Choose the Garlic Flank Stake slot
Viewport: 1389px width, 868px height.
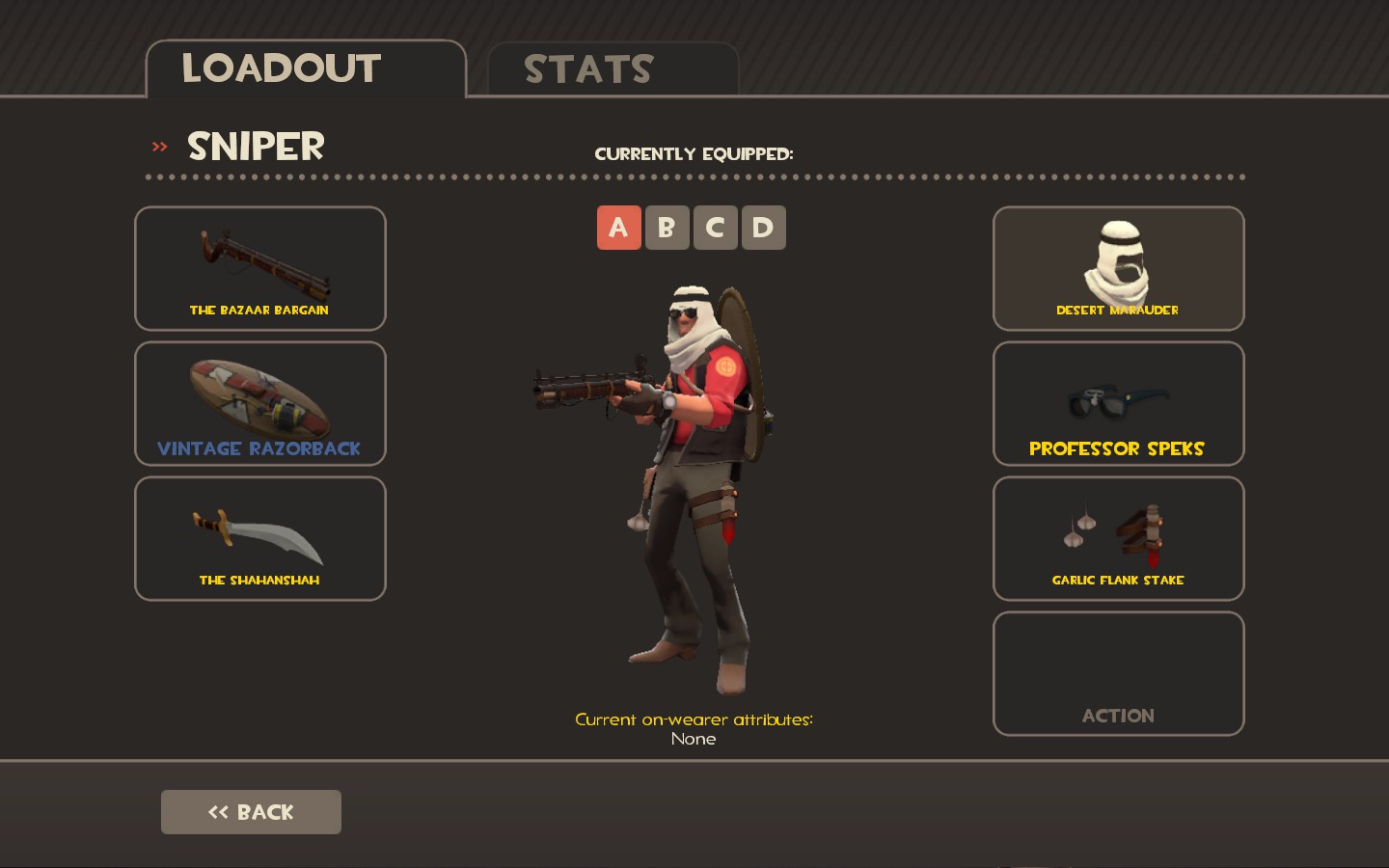tap(1118, 538)
